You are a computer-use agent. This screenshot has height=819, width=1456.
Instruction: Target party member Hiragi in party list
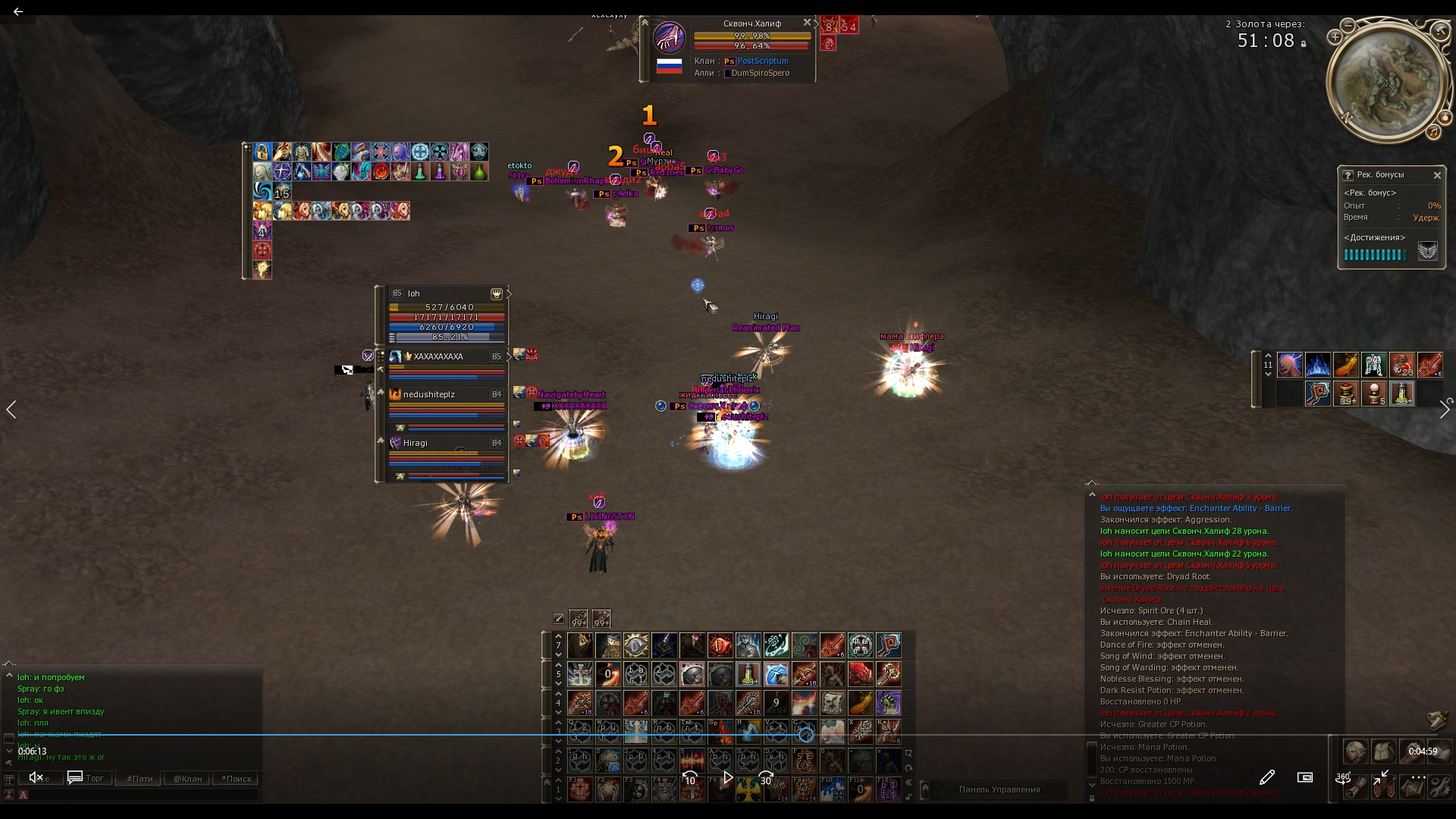tap(416, 443)
